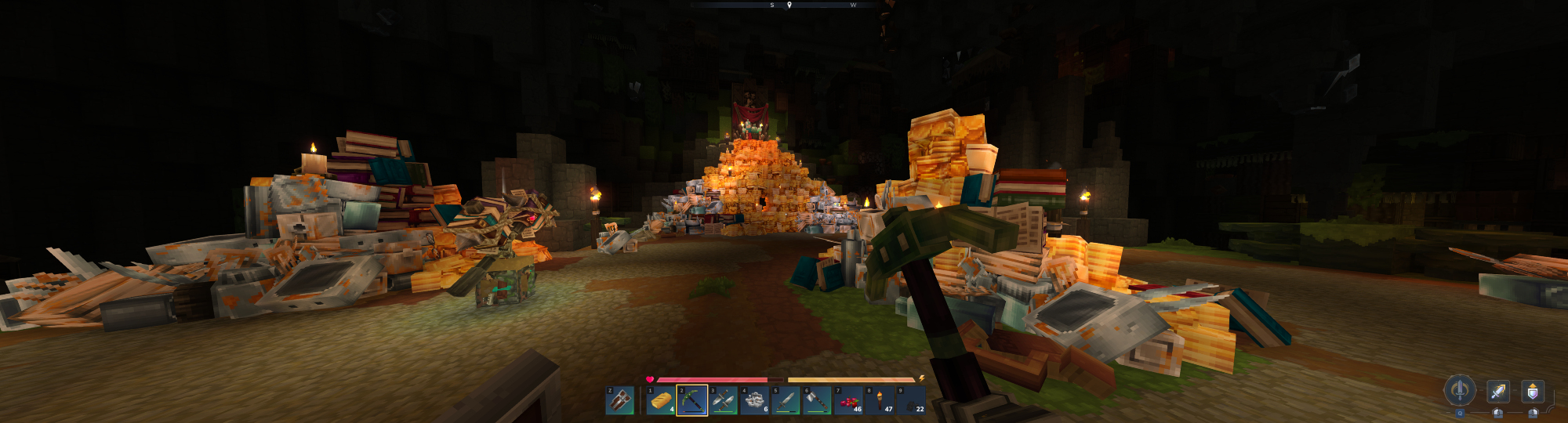Viewport: 1568px width, 423px height.
Task: Click the map pin marker on the compass
Action: pyautogui.click(x=789, y=5)
